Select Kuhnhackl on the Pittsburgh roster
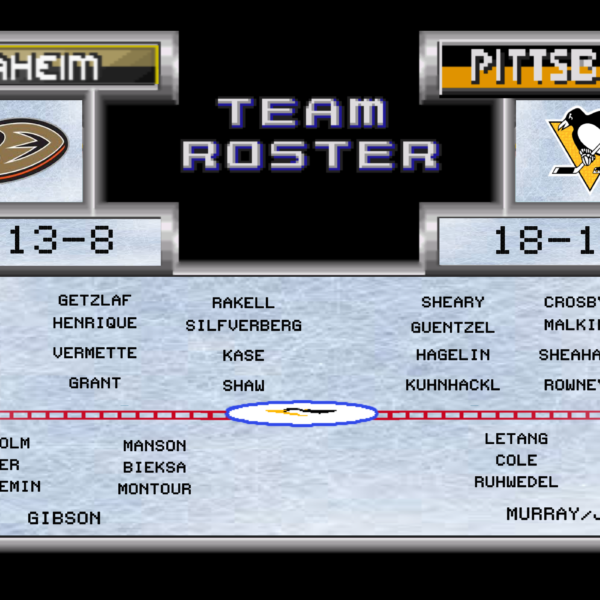The image size is (600, 600). 453,385
